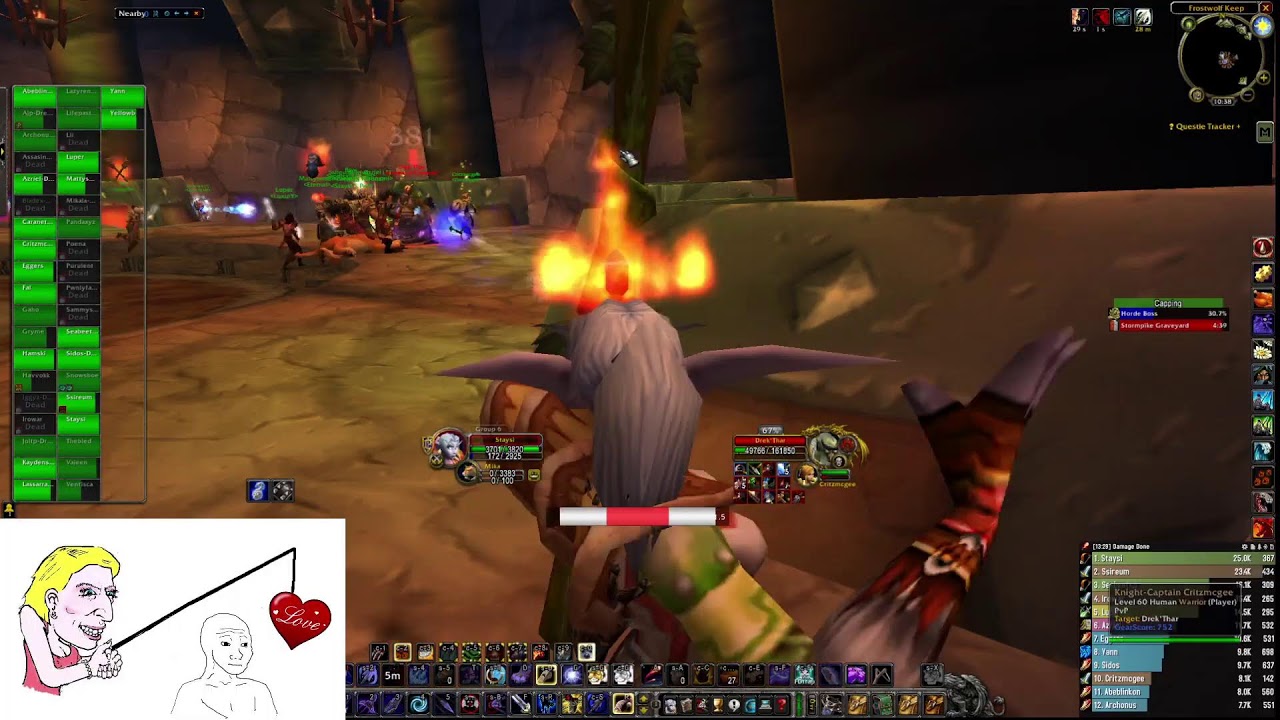Use the action slot showing 5m cooldown
The width and height of the screenshot is (1280, 720).
tap(393, 676)
